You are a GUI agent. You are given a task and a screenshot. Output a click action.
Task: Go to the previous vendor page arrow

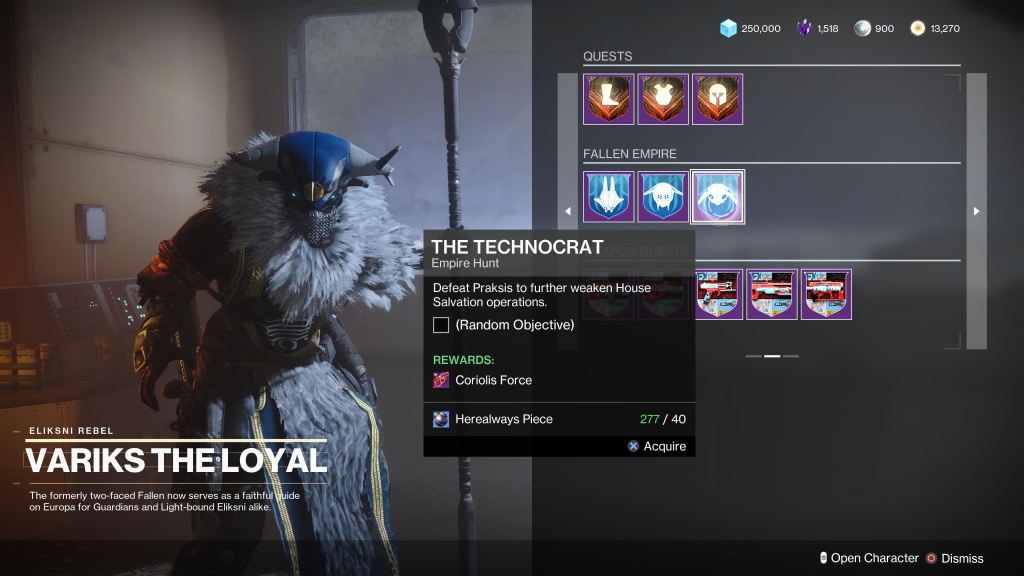(x=568, y=211)
